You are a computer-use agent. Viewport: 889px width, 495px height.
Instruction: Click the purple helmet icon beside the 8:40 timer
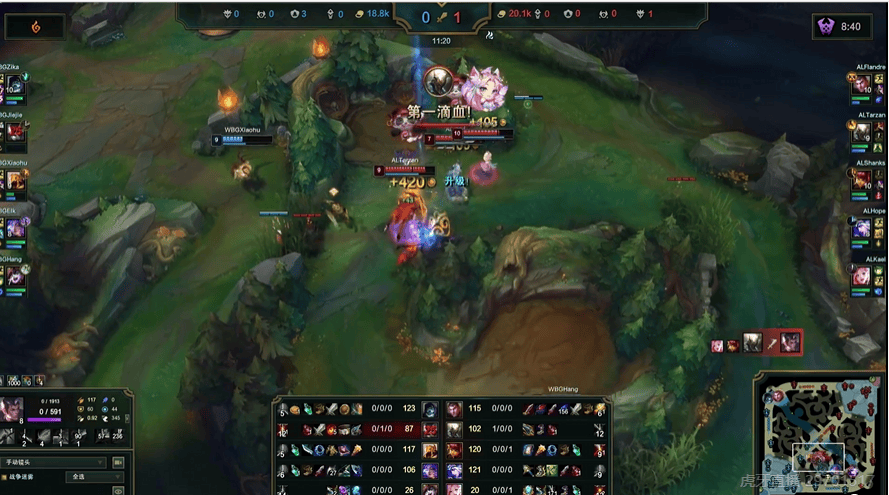tap(826, 27)
